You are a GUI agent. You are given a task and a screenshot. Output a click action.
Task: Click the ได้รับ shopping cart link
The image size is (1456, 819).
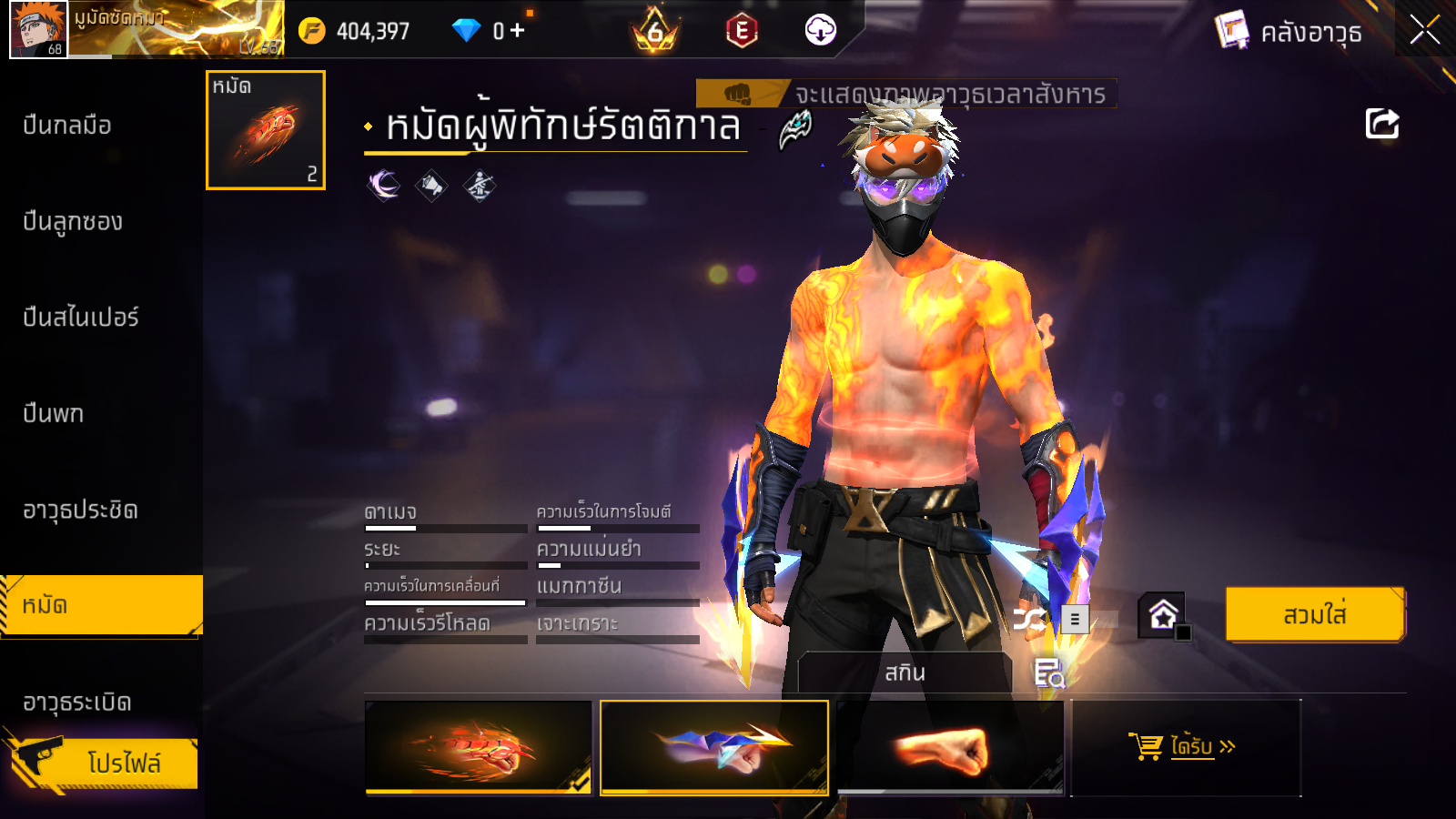point(1183,747)
